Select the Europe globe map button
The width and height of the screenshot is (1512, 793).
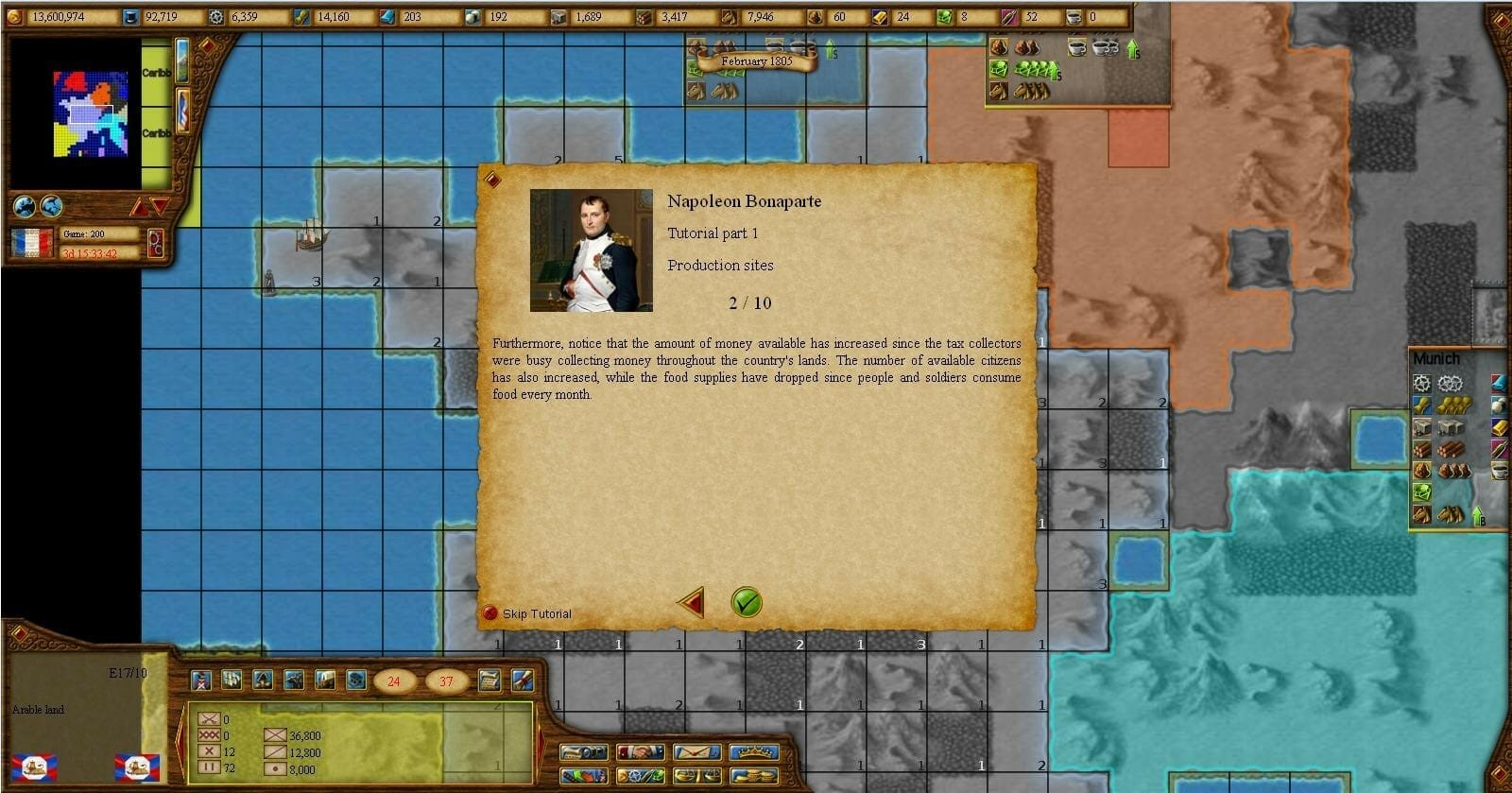coord(25,206)
